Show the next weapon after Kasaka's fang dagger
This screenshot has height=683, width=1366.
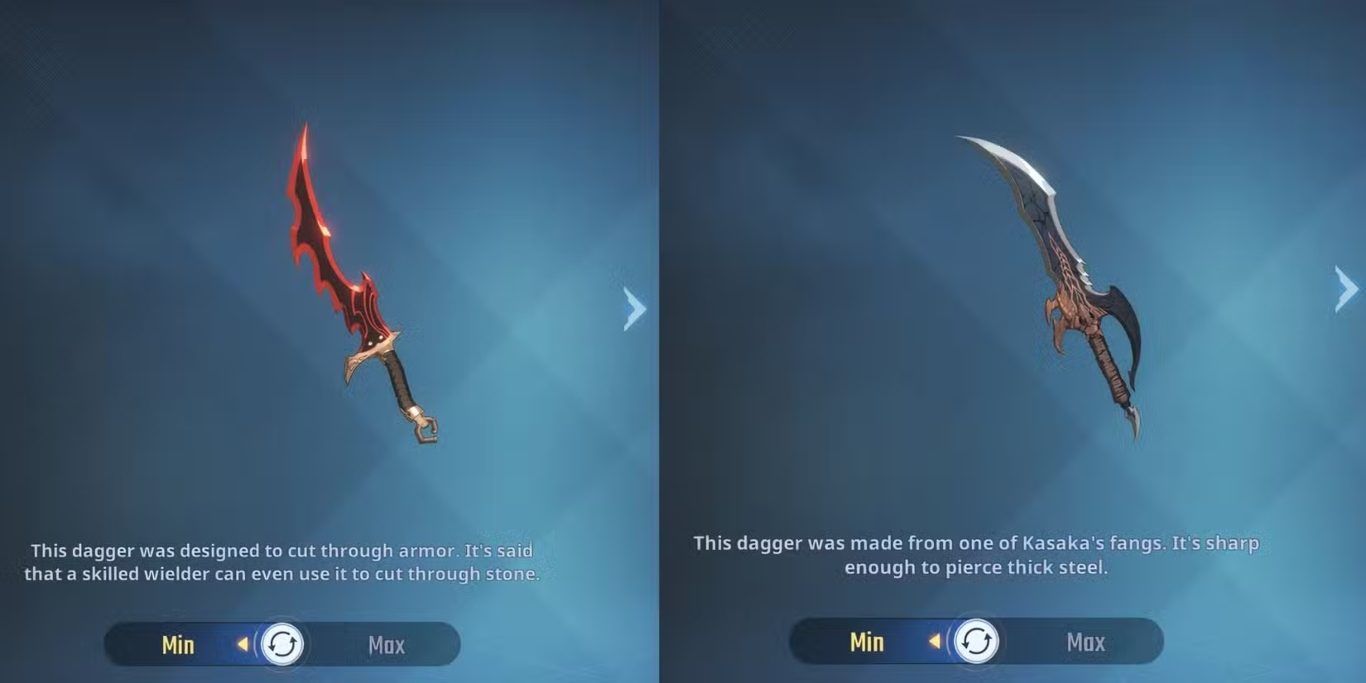1346,289
